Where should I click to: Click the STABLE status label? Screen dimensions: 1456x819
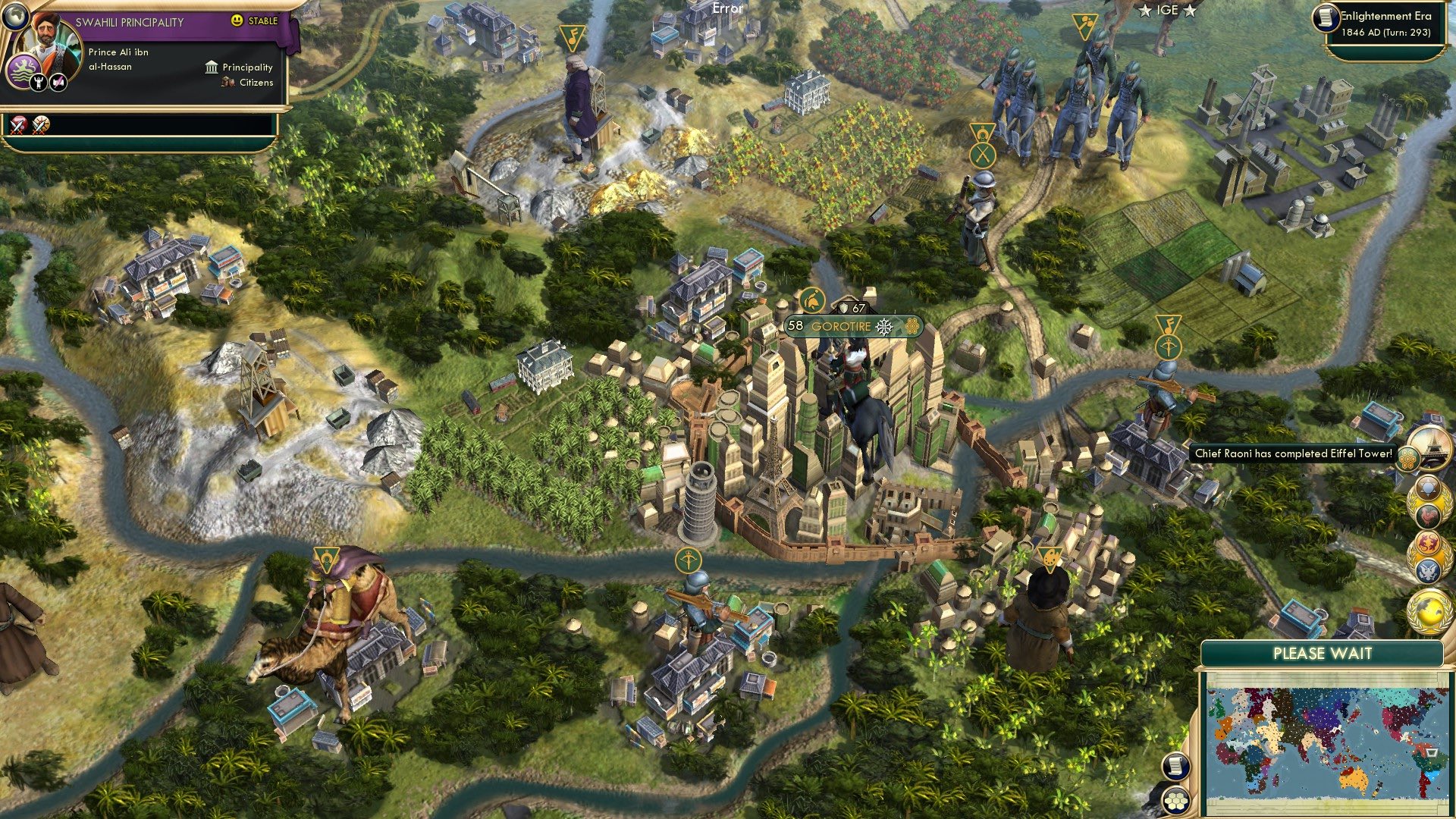click(x=262, y=20)
